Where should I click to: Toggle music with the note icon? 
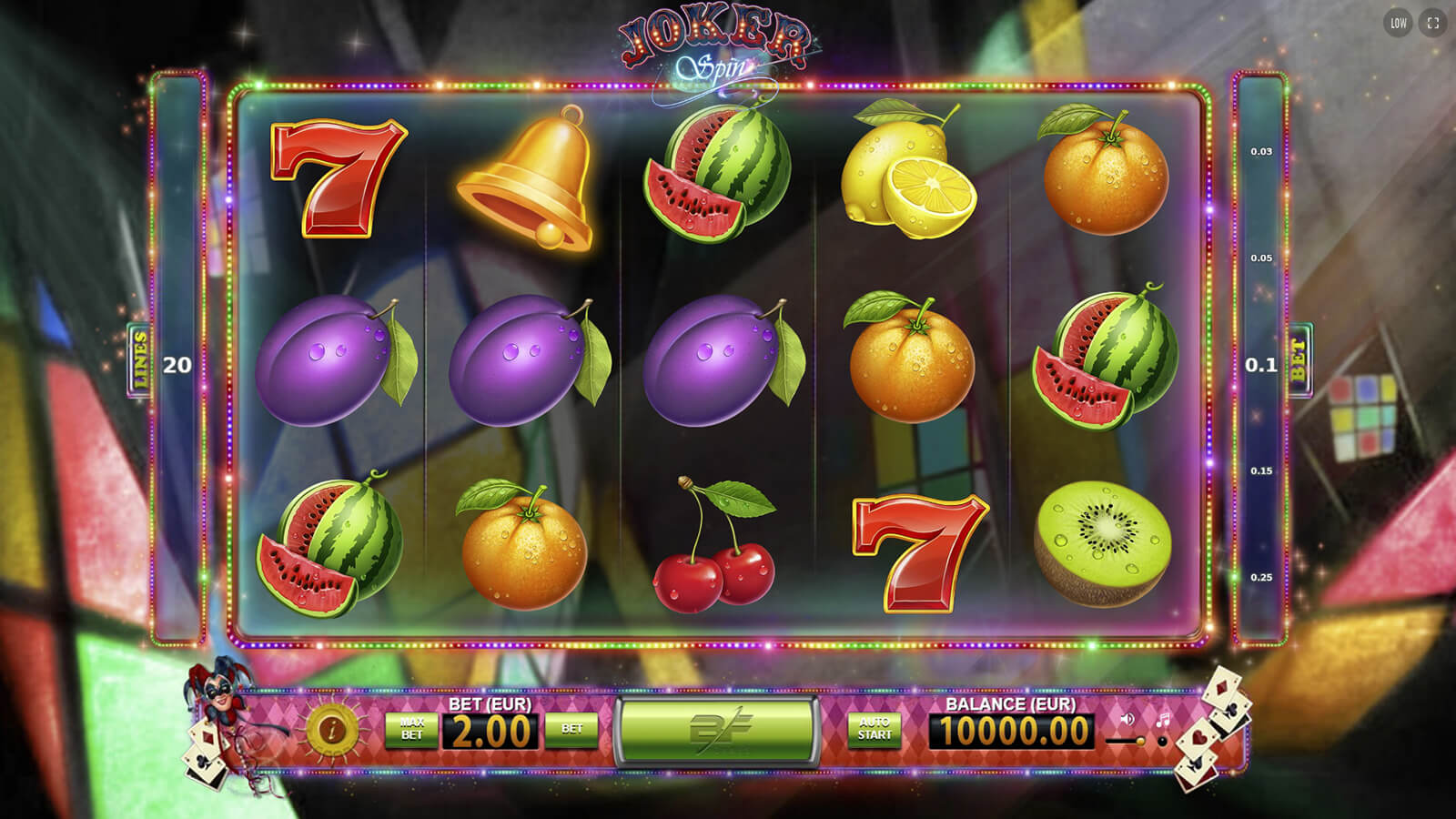click(x=1162, y=720)
